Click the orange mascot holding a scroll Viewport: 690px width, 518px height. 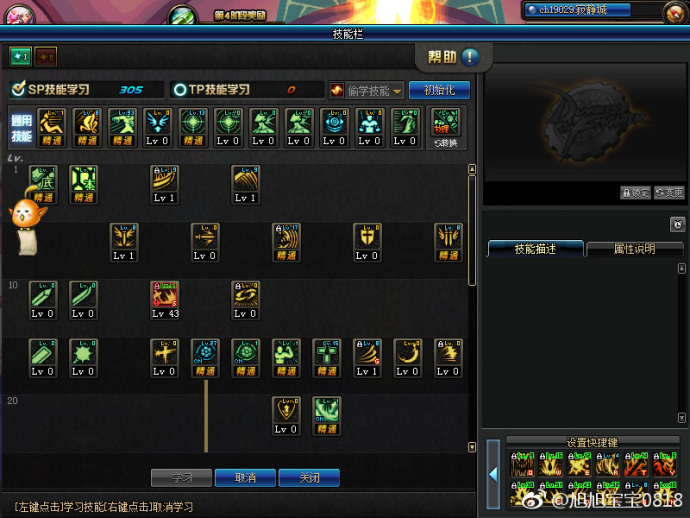click(22, 225)
